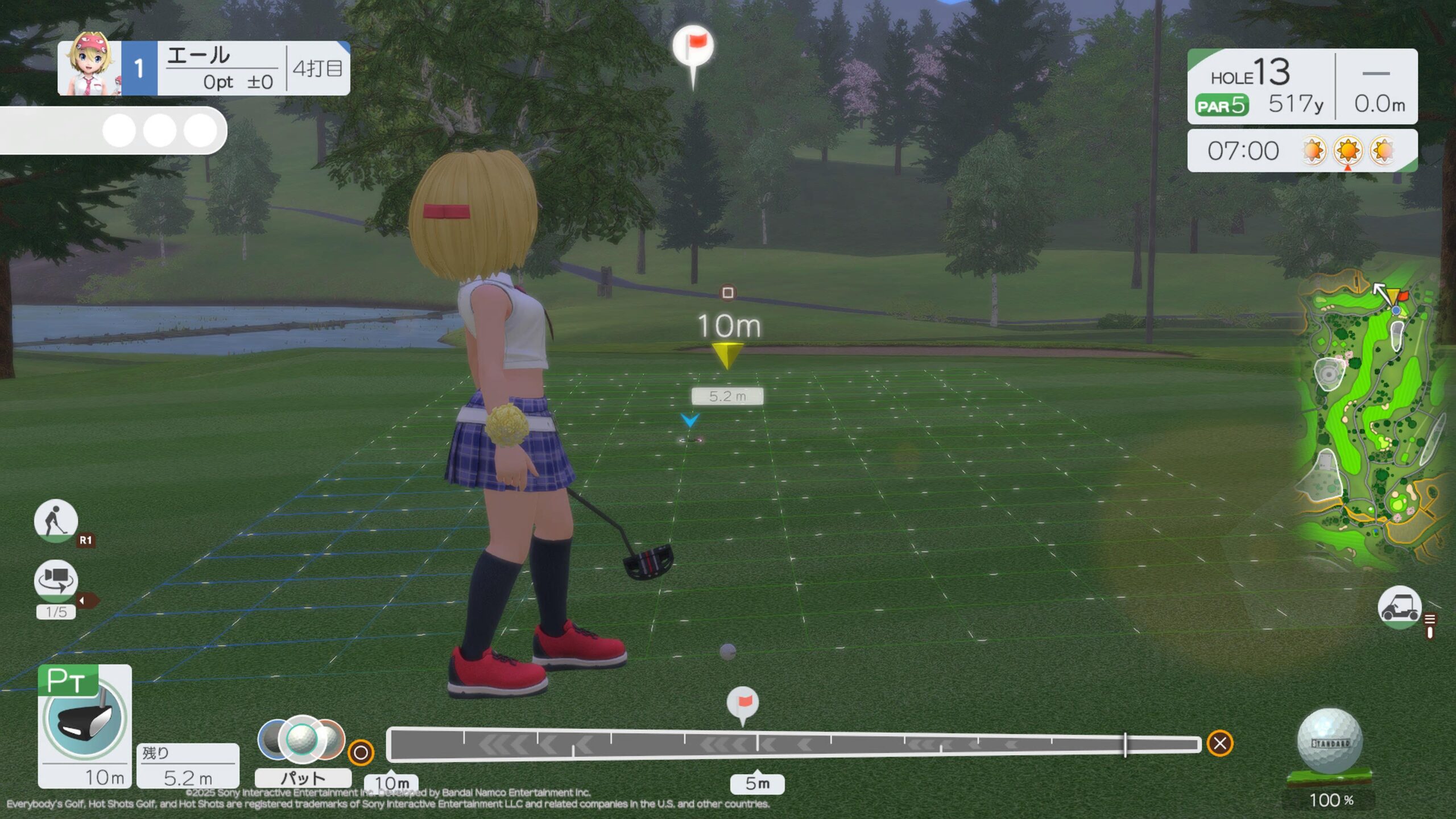Click the golf cart icon
The width and height of the screenshot is (1456, 819).
[1399, 607]
